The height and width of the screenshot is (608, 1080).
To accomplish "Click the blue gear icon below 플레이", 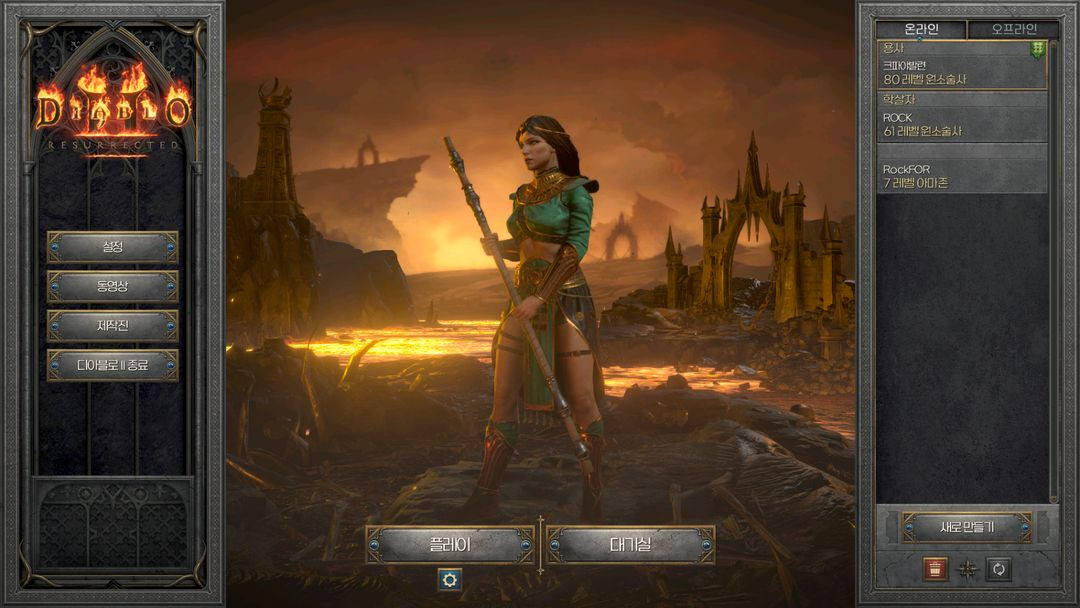I will click(x=449, y=579).
